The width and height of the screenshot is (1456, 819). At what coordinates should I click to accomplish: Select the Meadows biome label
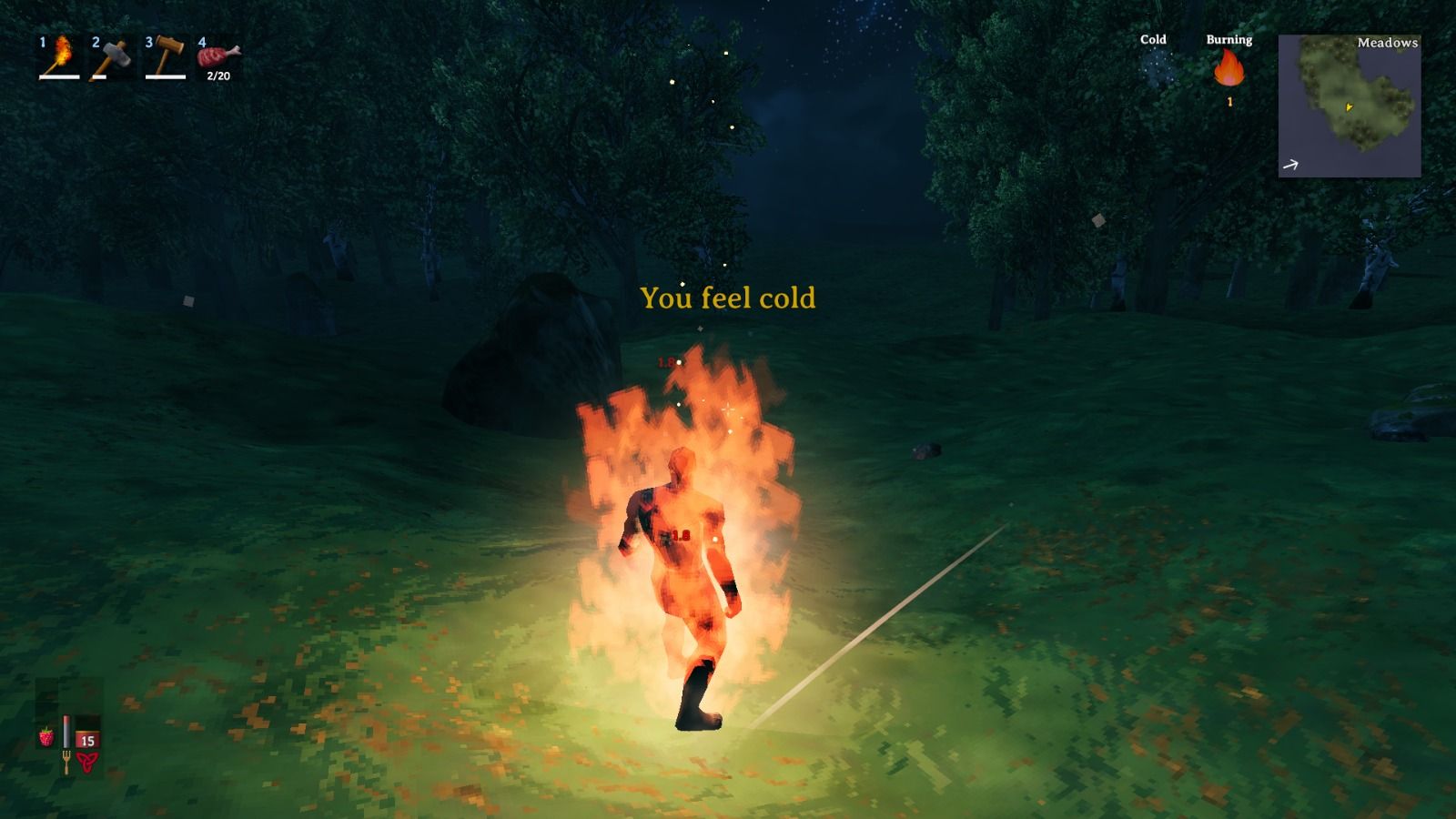pos(1387,42)
